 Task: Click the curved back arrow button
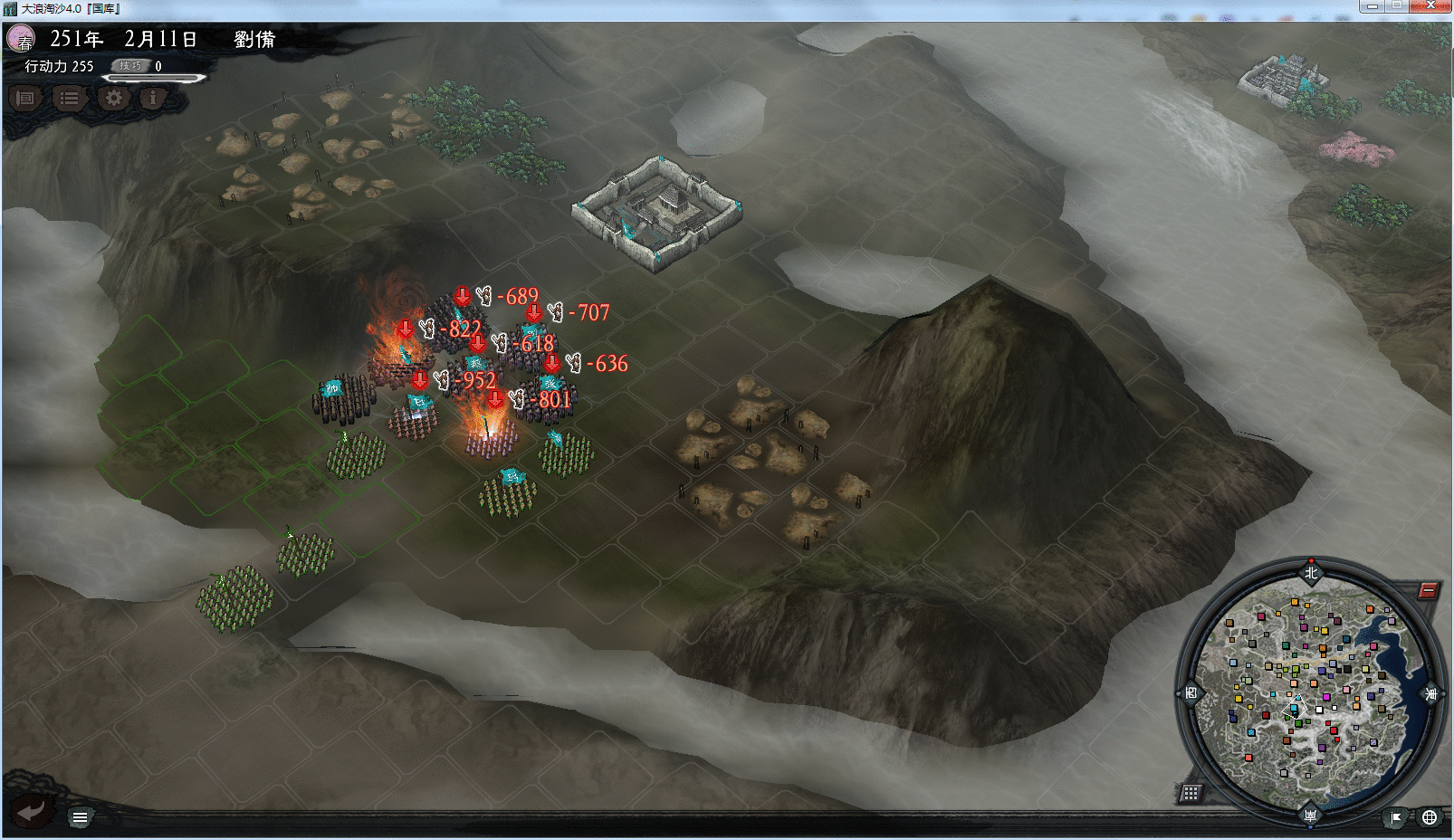[x=31, y=811]
